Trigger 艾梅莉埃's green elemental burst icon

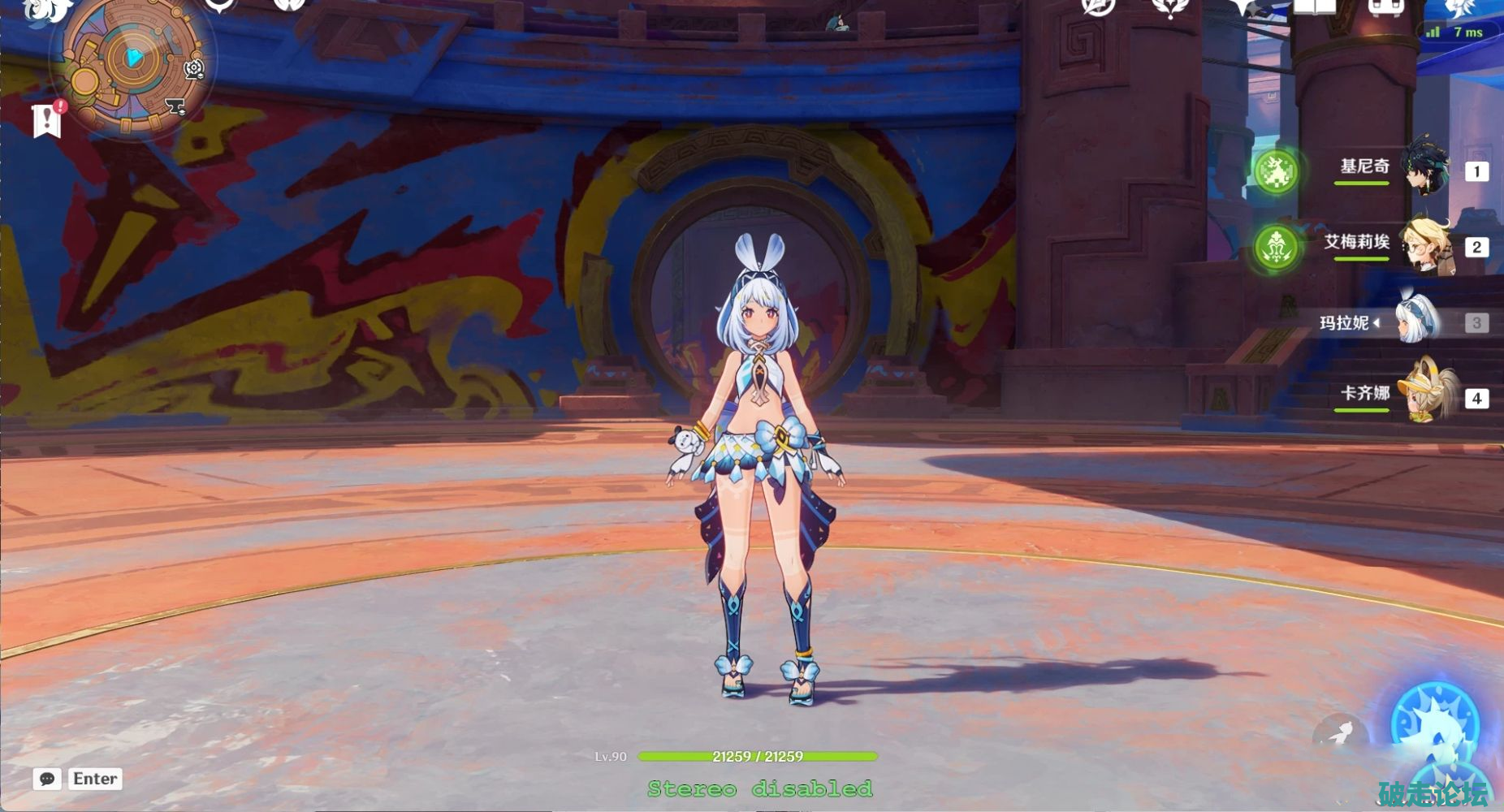pyautogui.click(x=1276, y=247)
